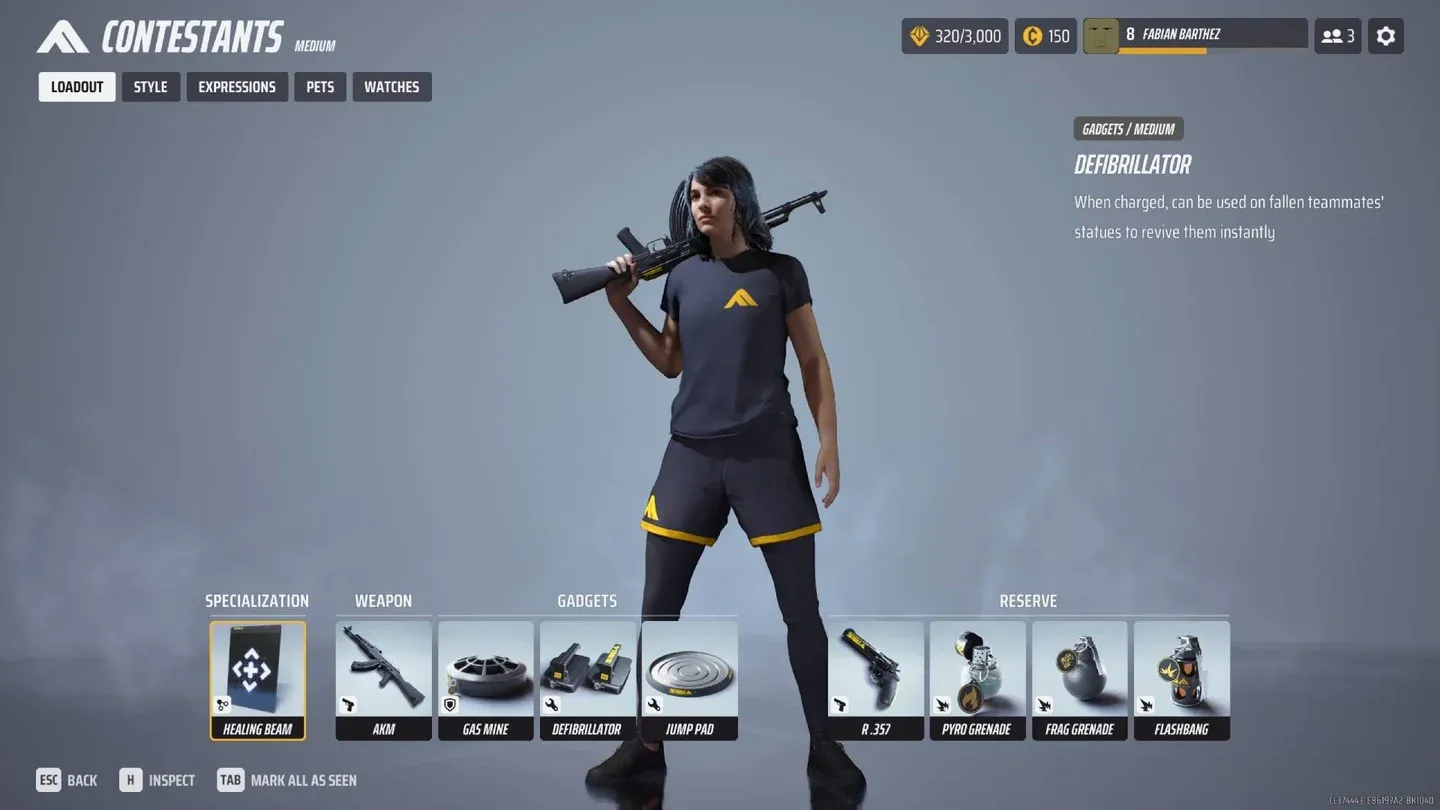
Task: Pick the Gas Mine gadget slot
Action: click(x=486, y=680)
